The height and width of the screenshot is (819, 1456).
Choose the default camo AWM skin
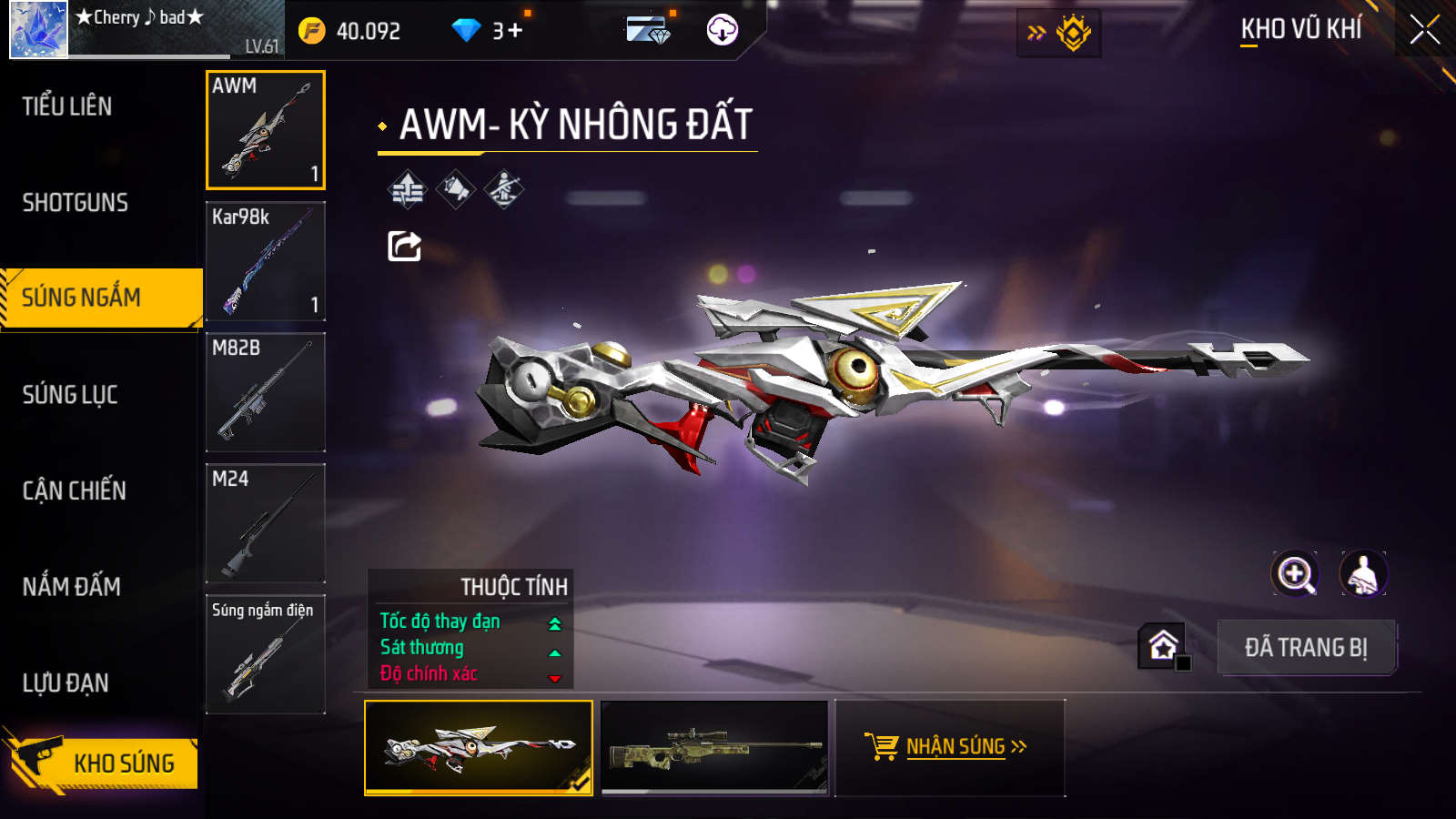[x=715, y=747]
